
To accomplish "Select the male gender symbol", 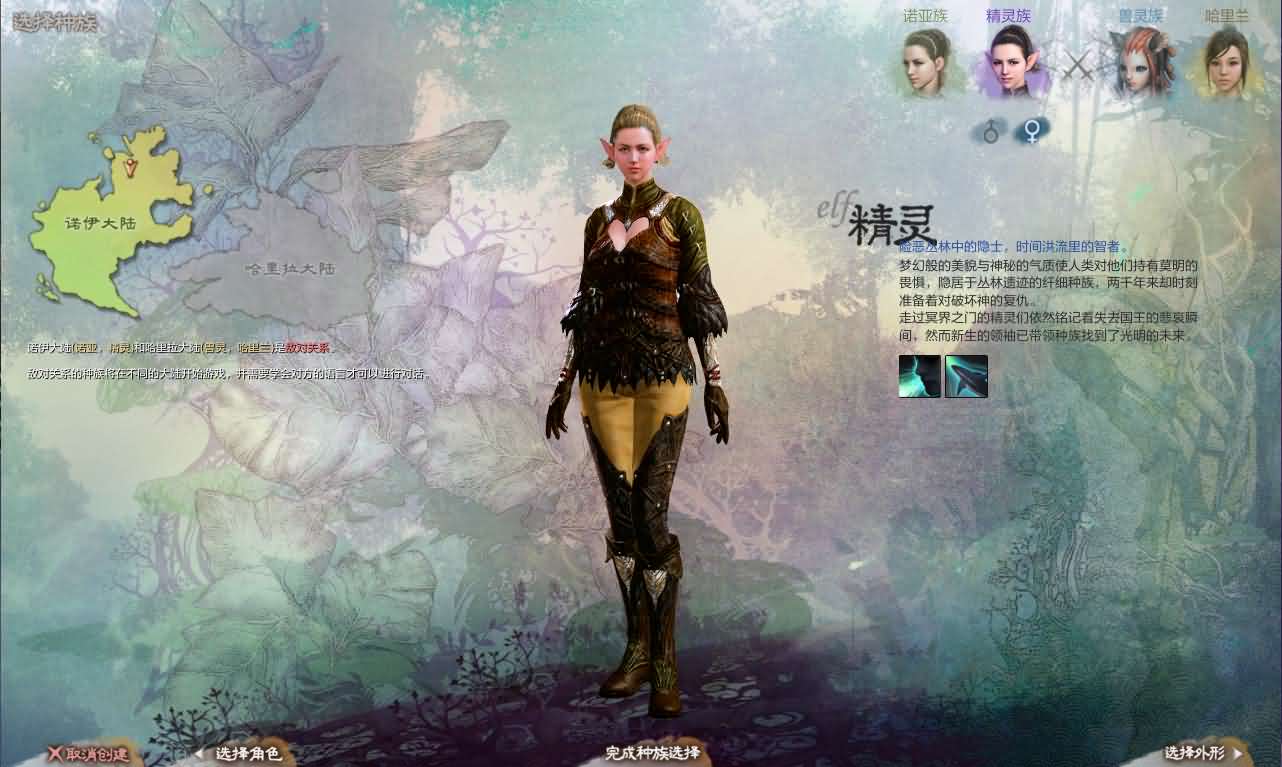I will pos(992,129).
